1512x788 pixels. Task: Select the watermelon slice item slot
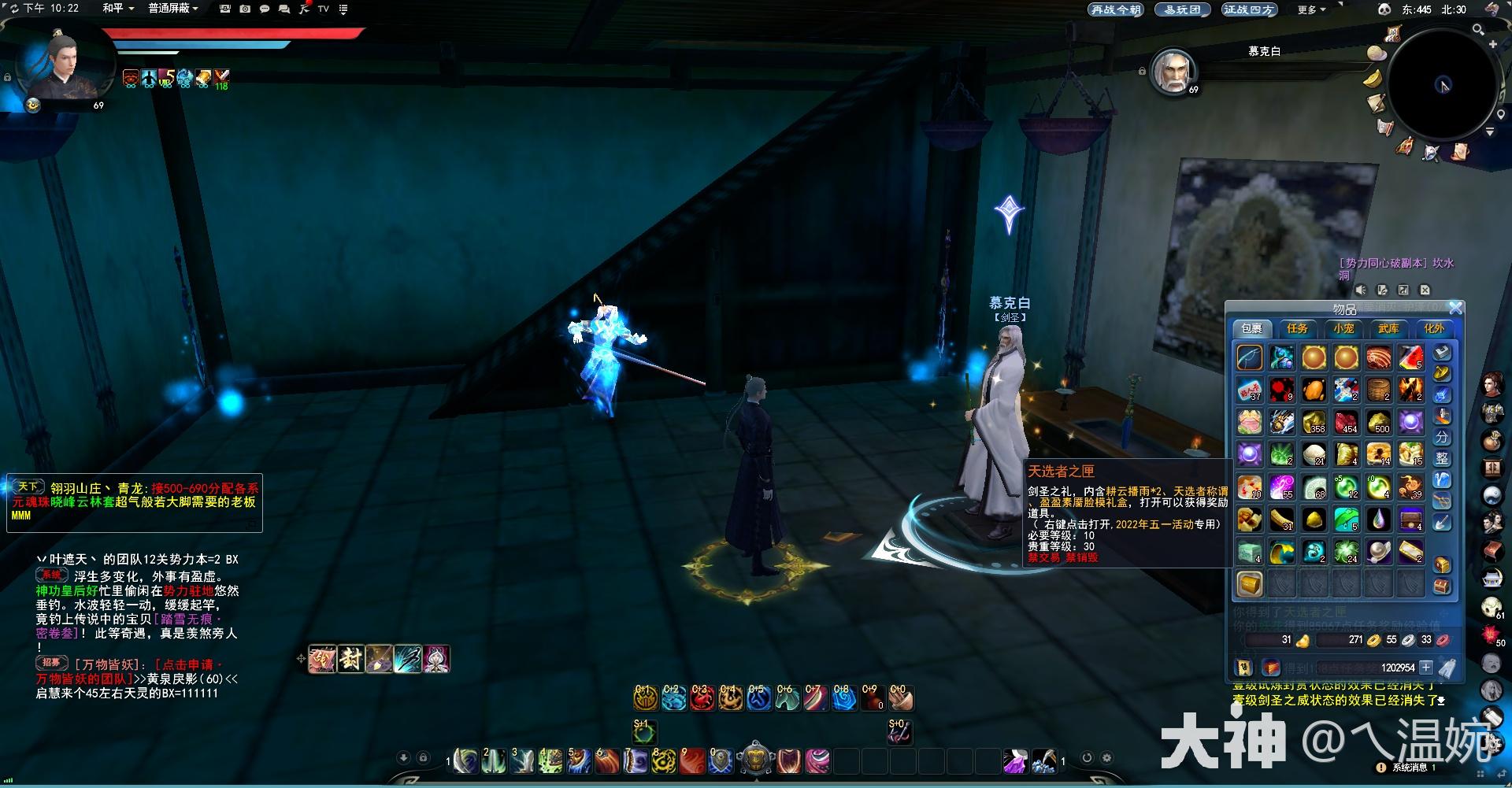1410,358
